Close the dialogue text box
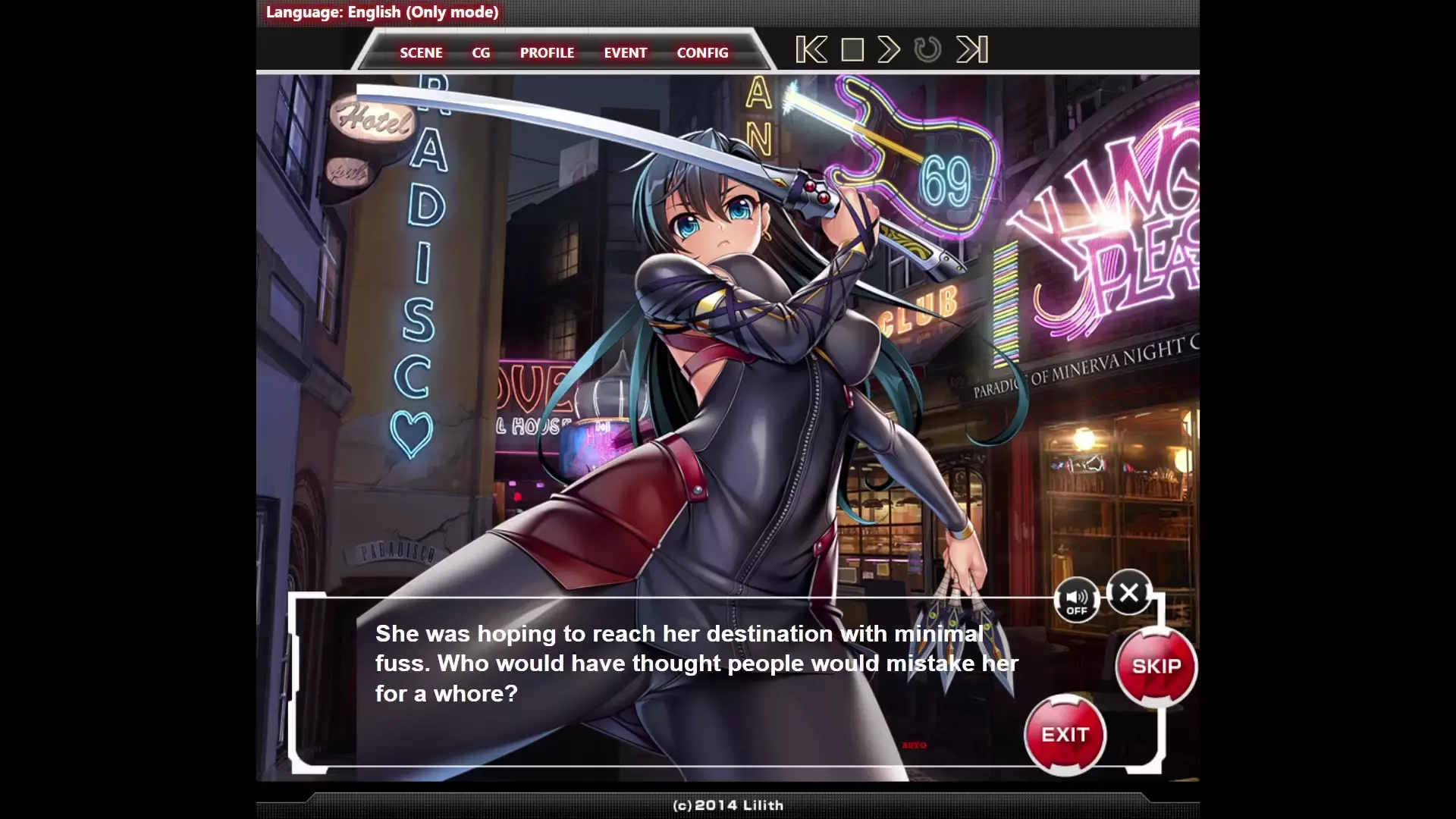 (1129, 592)
